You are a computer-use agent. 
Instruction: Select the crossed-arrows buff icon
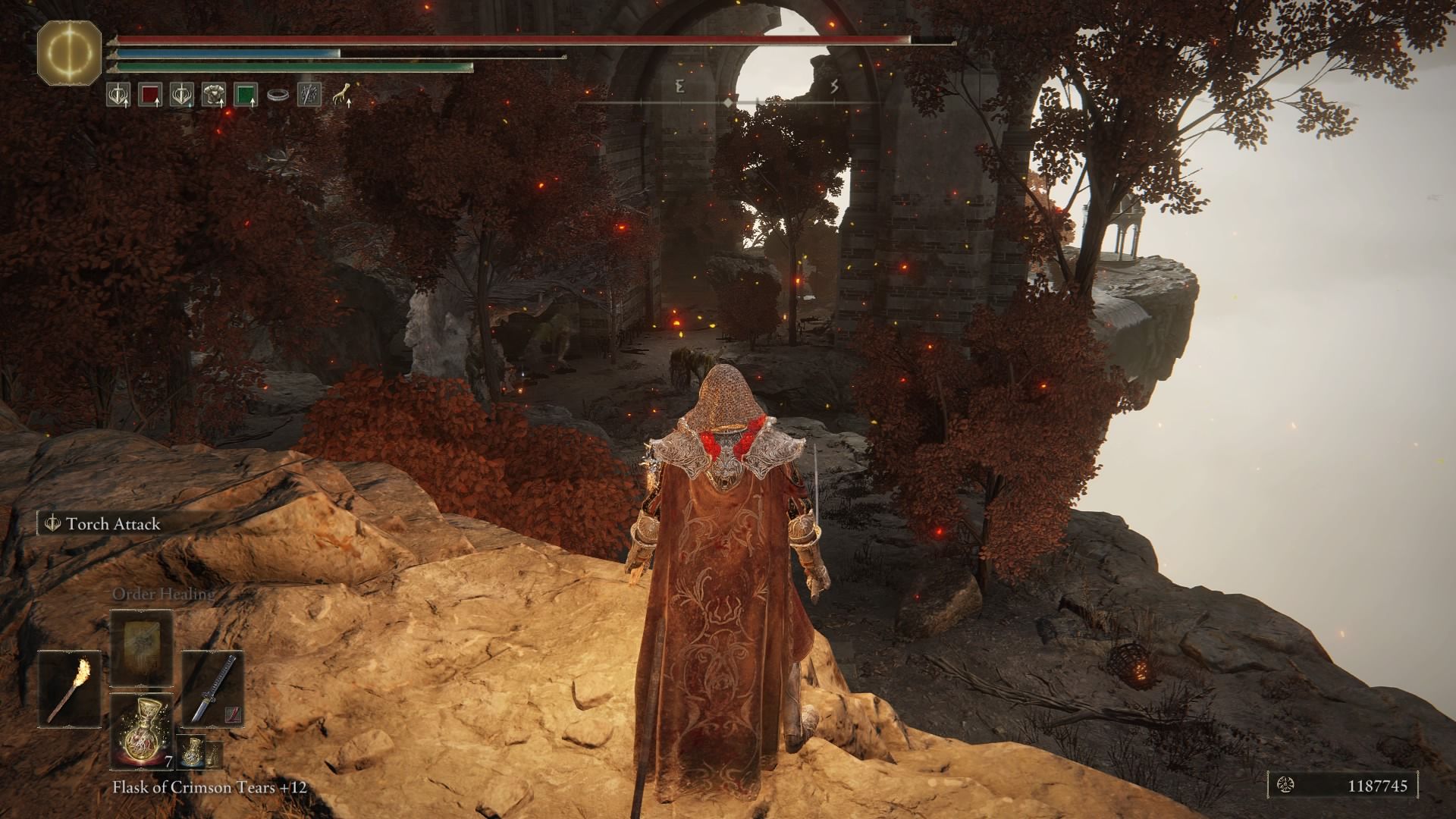pos(309,94)
